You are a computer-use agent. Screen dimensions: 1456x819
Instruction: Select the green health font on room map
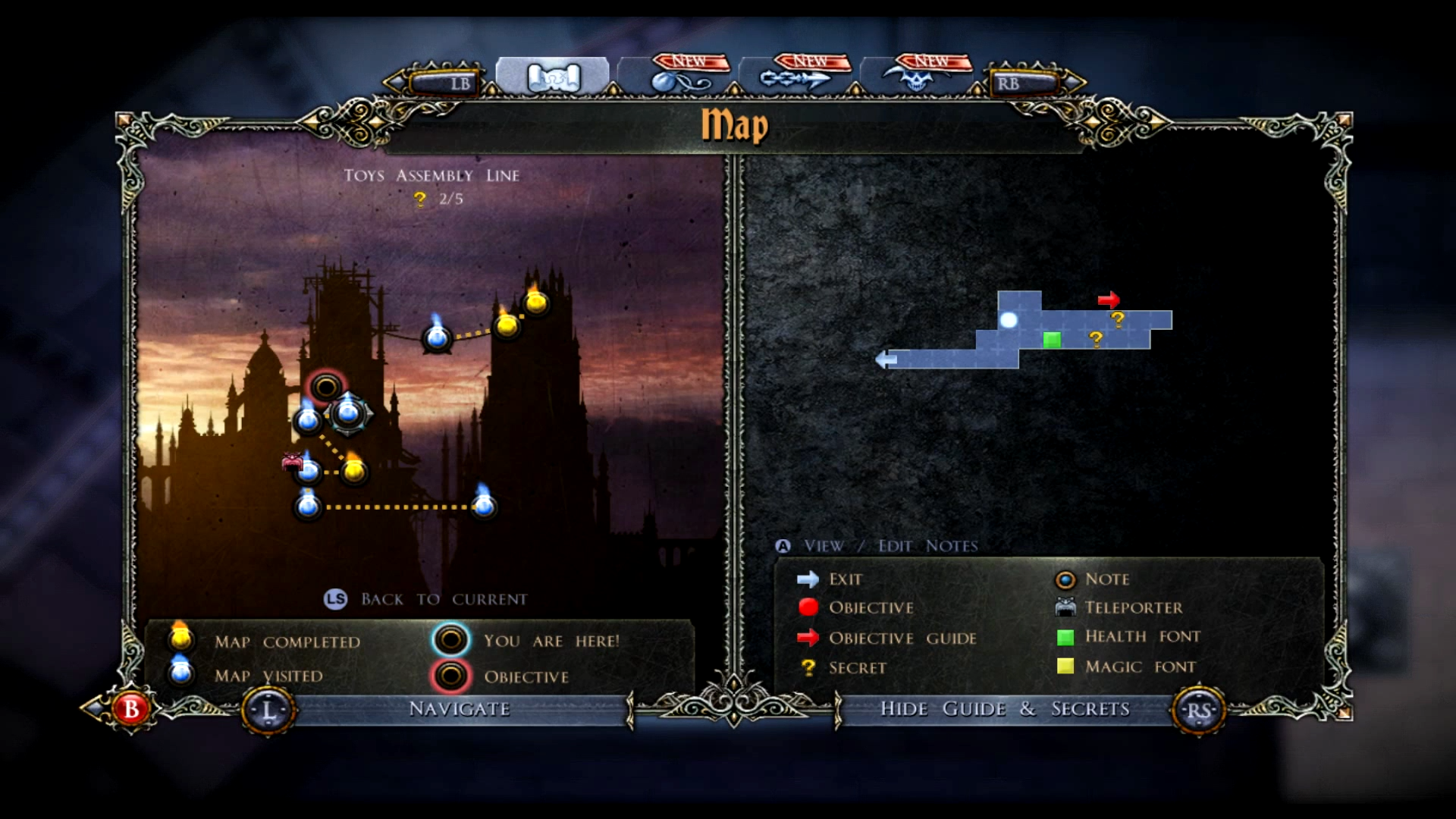(1052, 340)
